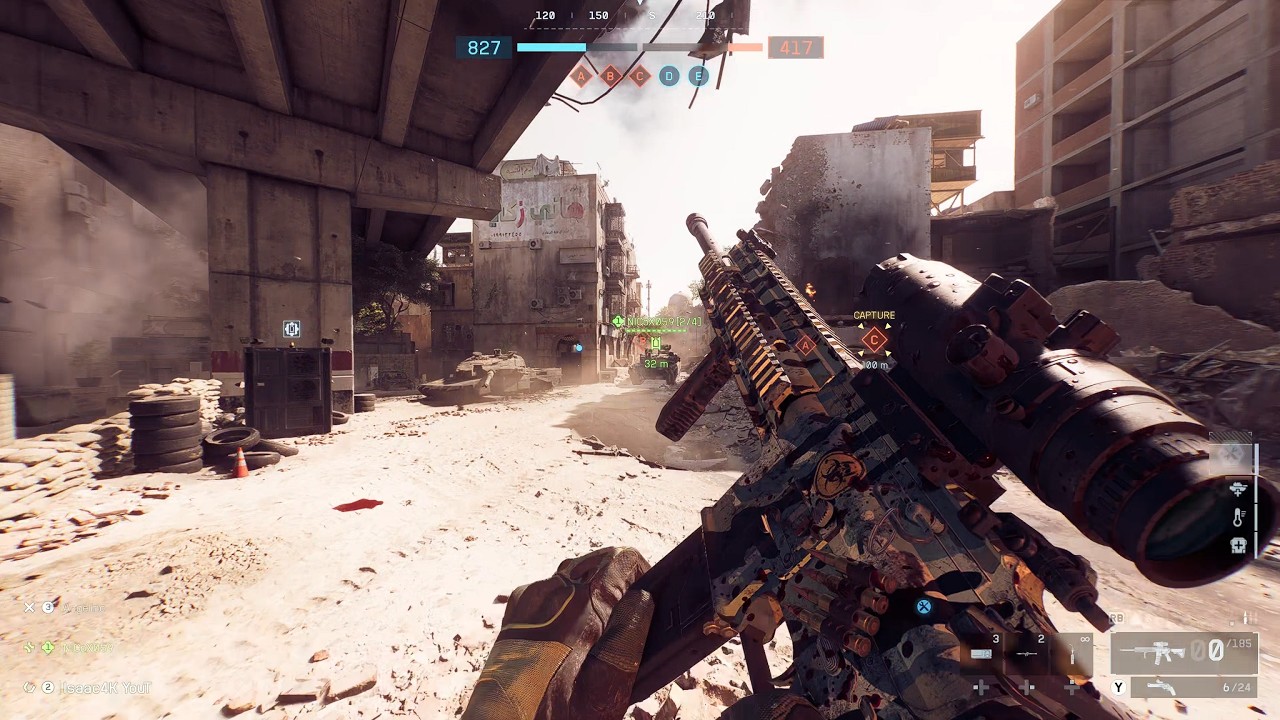Viewport: 1280px width, 720px height.
Task: Click the compass heading strip
Action: point(628,16)
